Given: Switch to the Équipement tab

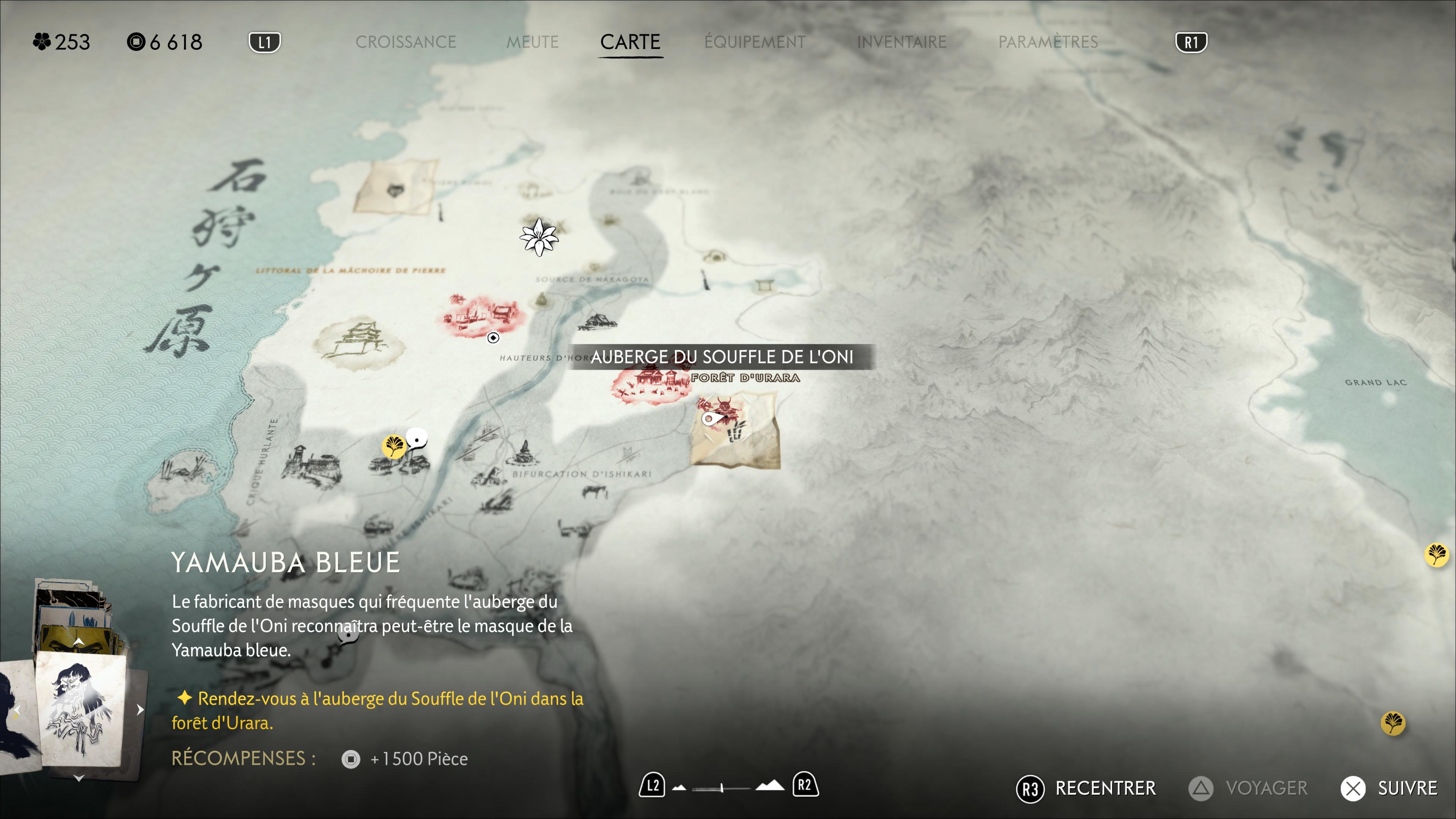Looking at the screenshot, I should coord(755,42).
